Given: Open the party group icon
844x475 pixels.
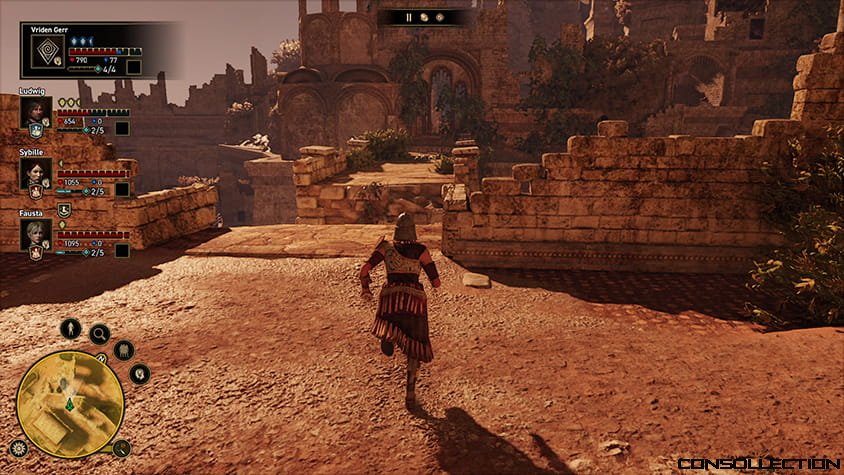Looking at the screenshot, I should 124,350.
